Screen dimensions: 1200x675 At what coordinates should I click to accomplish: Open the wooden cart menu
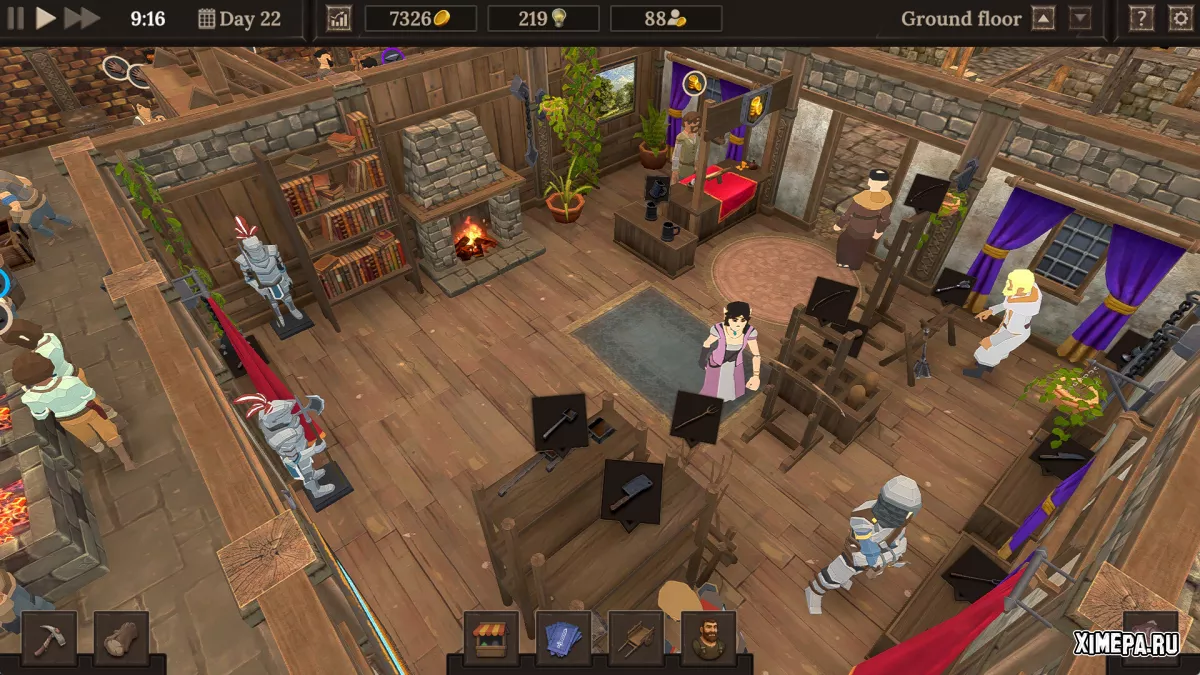635,638
